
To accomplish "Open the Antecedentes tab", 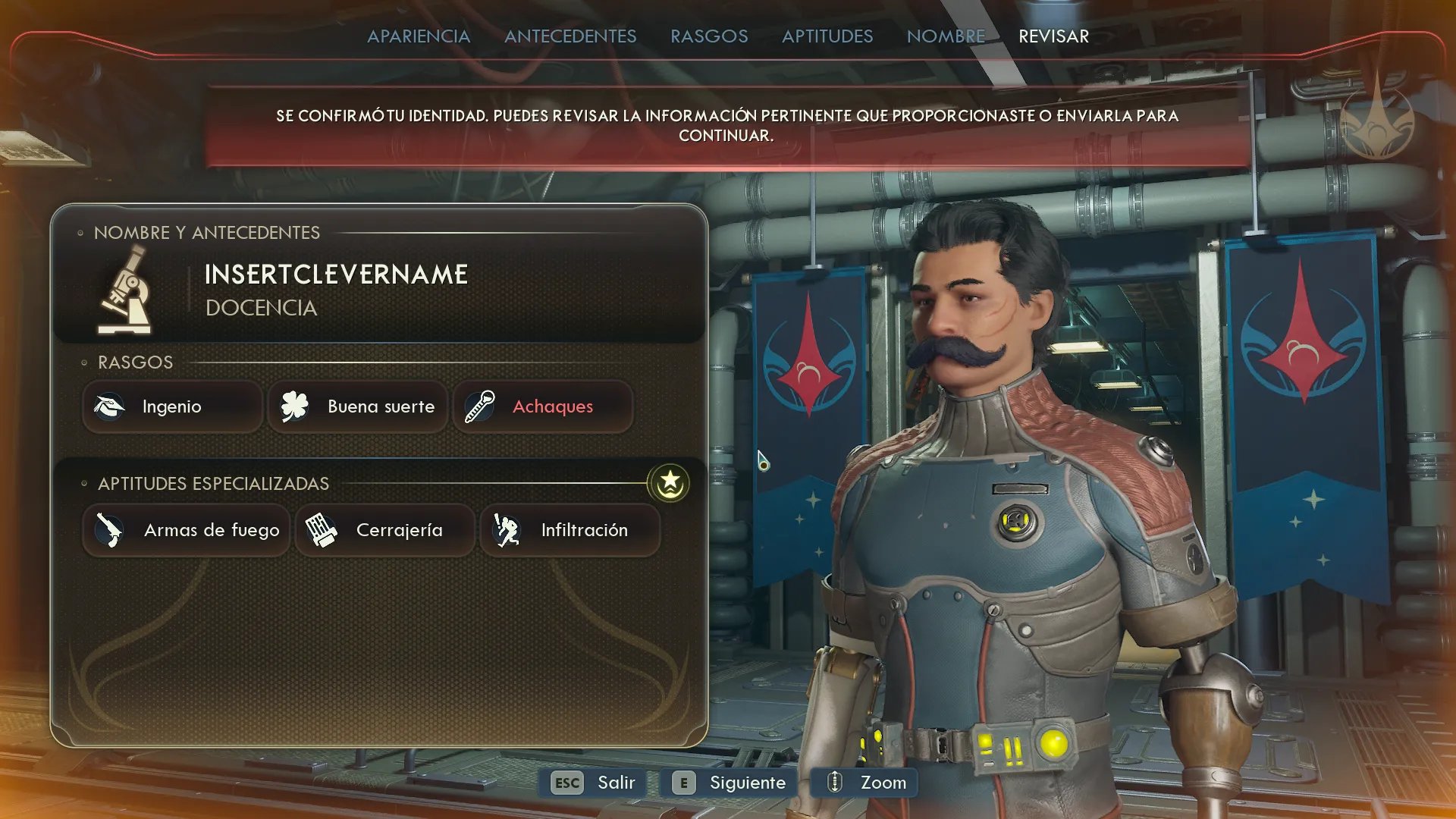I will [x=570, y=36].
